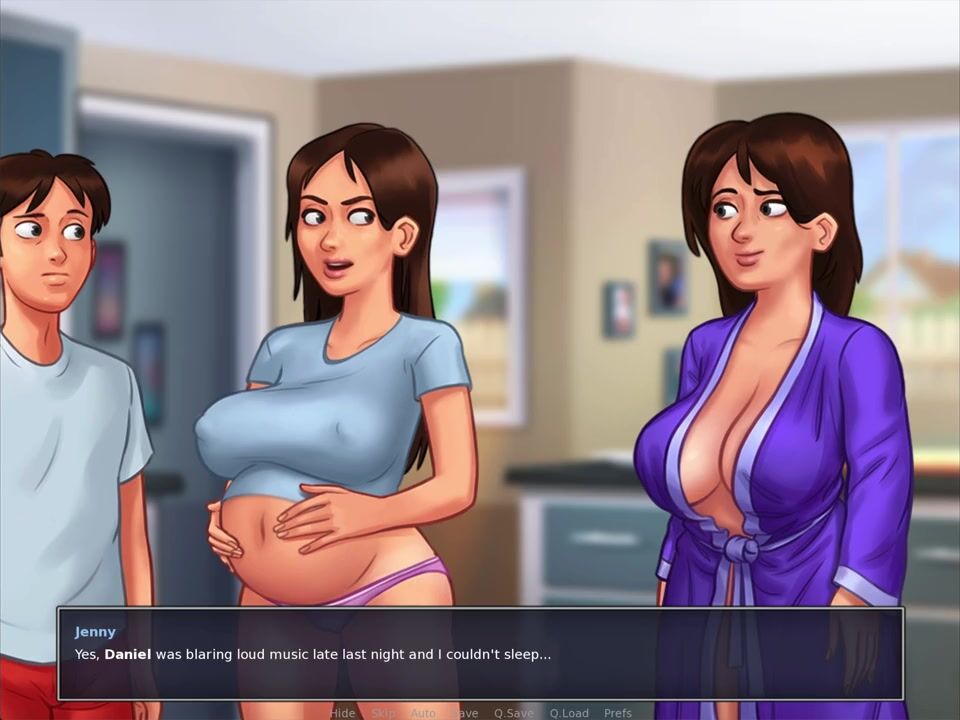
Task: Quick load with Q.Load
Action: pos(568,713)
